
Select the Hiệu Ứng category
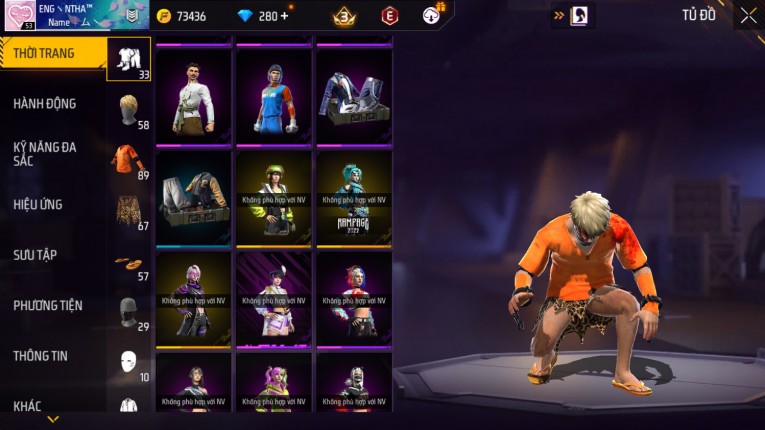(38, 205)
